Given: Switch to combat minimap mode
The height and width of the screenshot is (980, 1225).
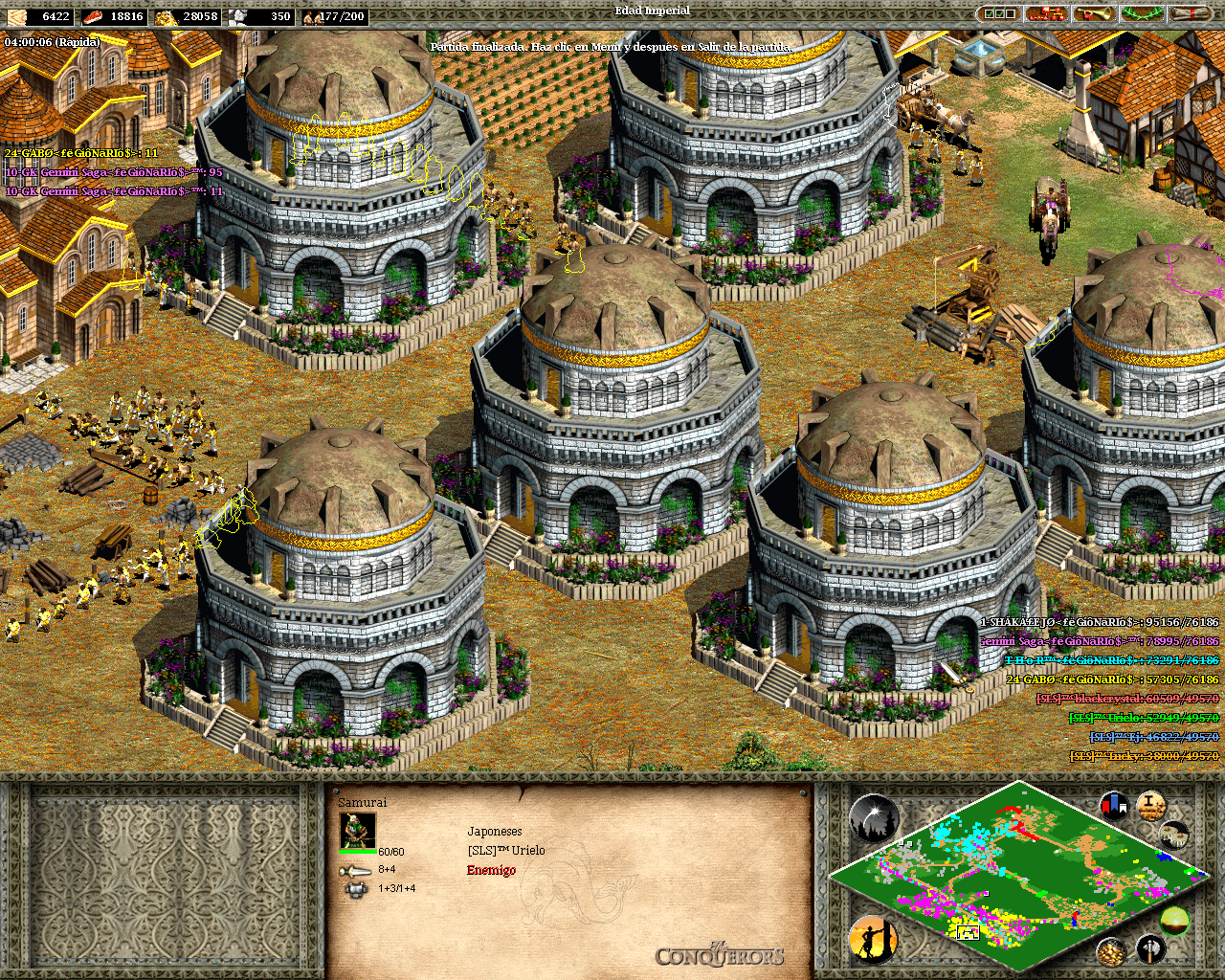Looking at the screenshot, I should [x=1150, y=948].
